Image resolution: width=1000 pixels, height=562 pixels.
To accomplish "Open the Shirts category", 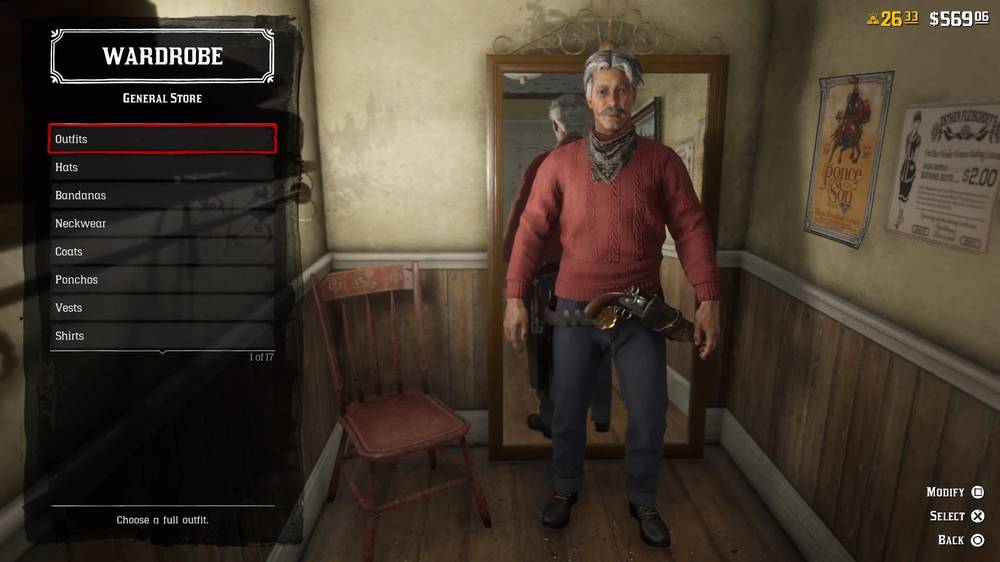I will pyautogui.click(x=162, y=335).
